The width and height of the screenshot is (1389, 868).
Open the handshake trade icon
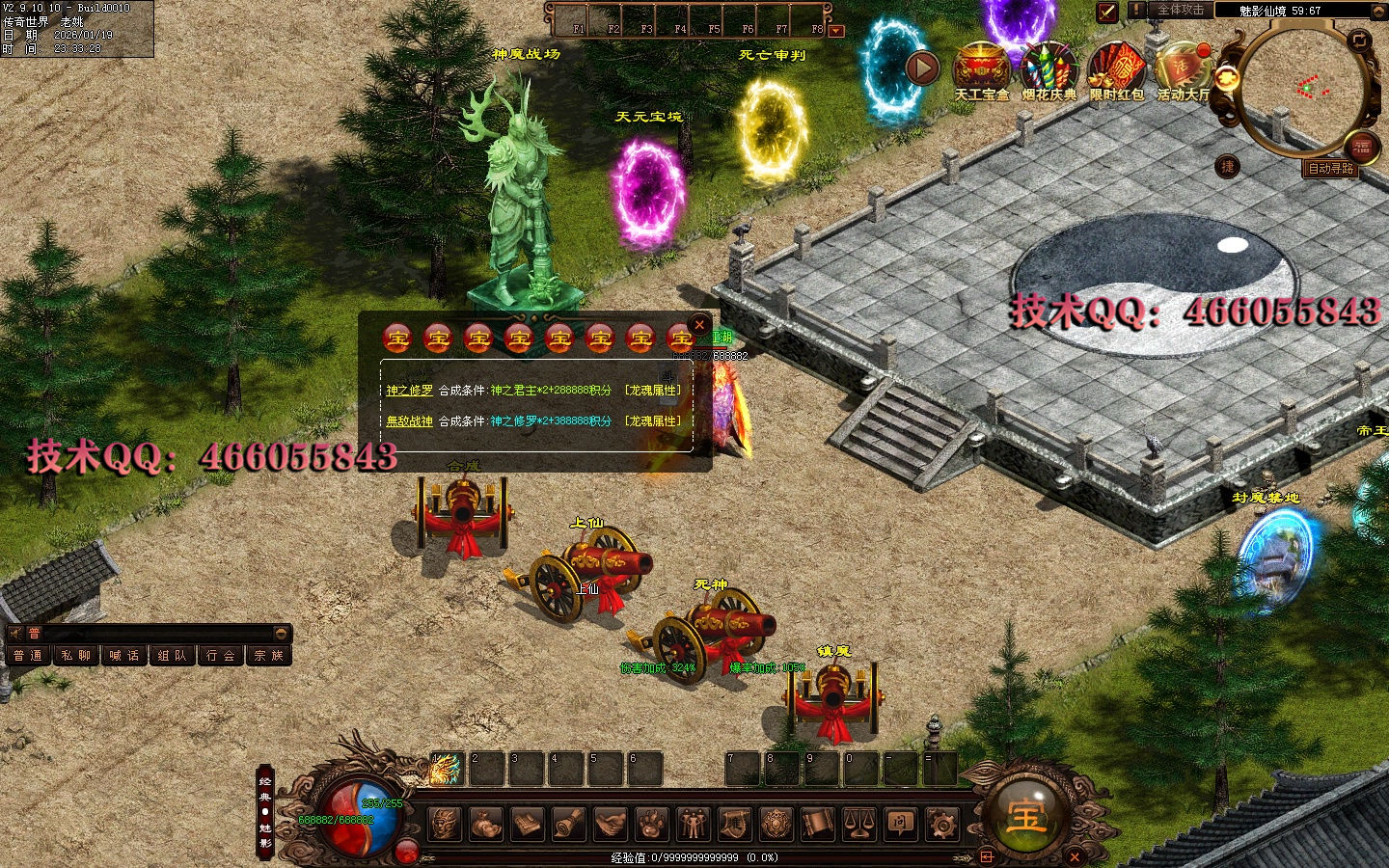click(x=610, y=824)
